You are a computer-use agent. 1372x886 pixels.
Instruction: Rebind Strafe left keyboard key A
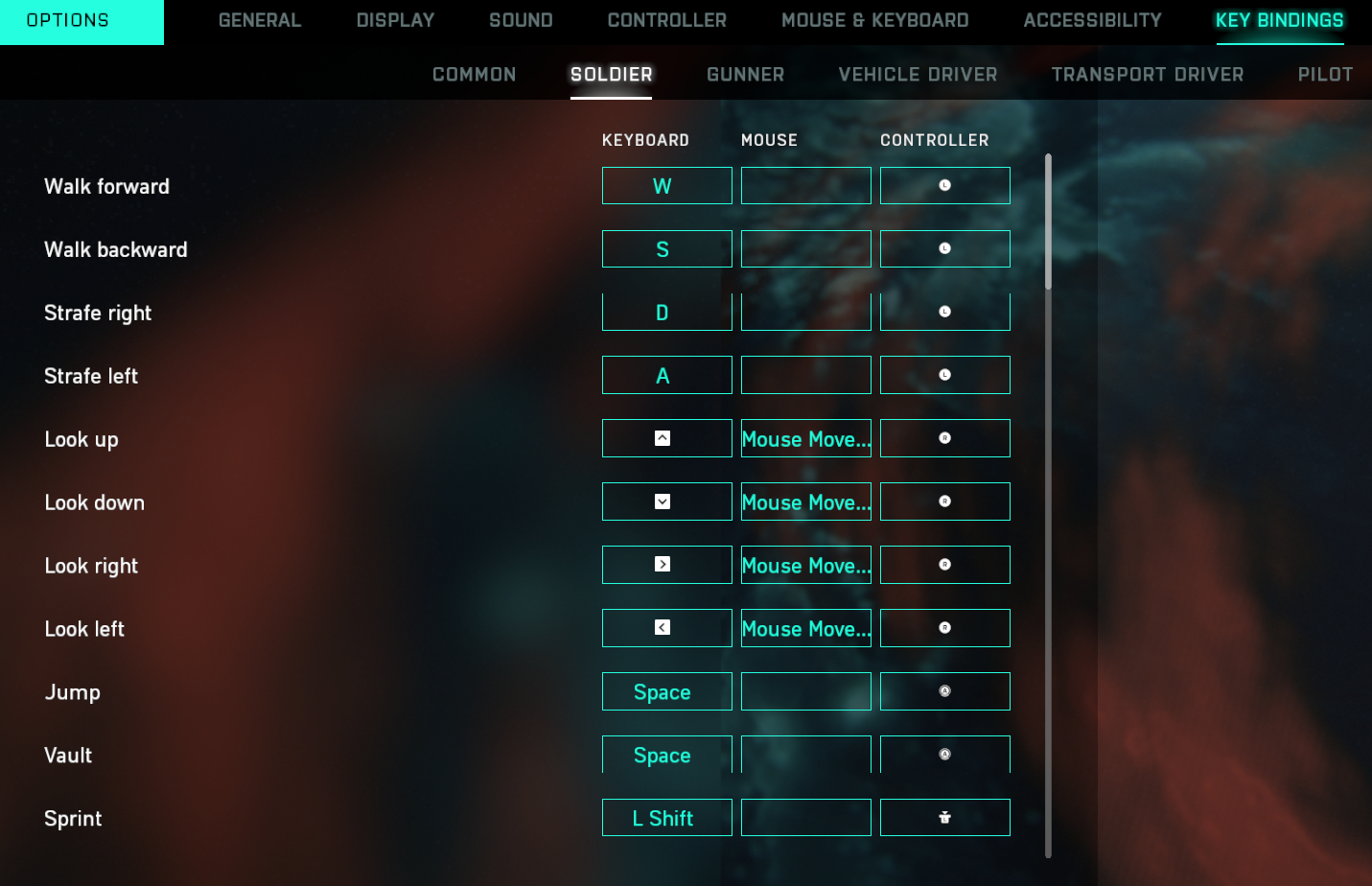[x=666, y=376]
